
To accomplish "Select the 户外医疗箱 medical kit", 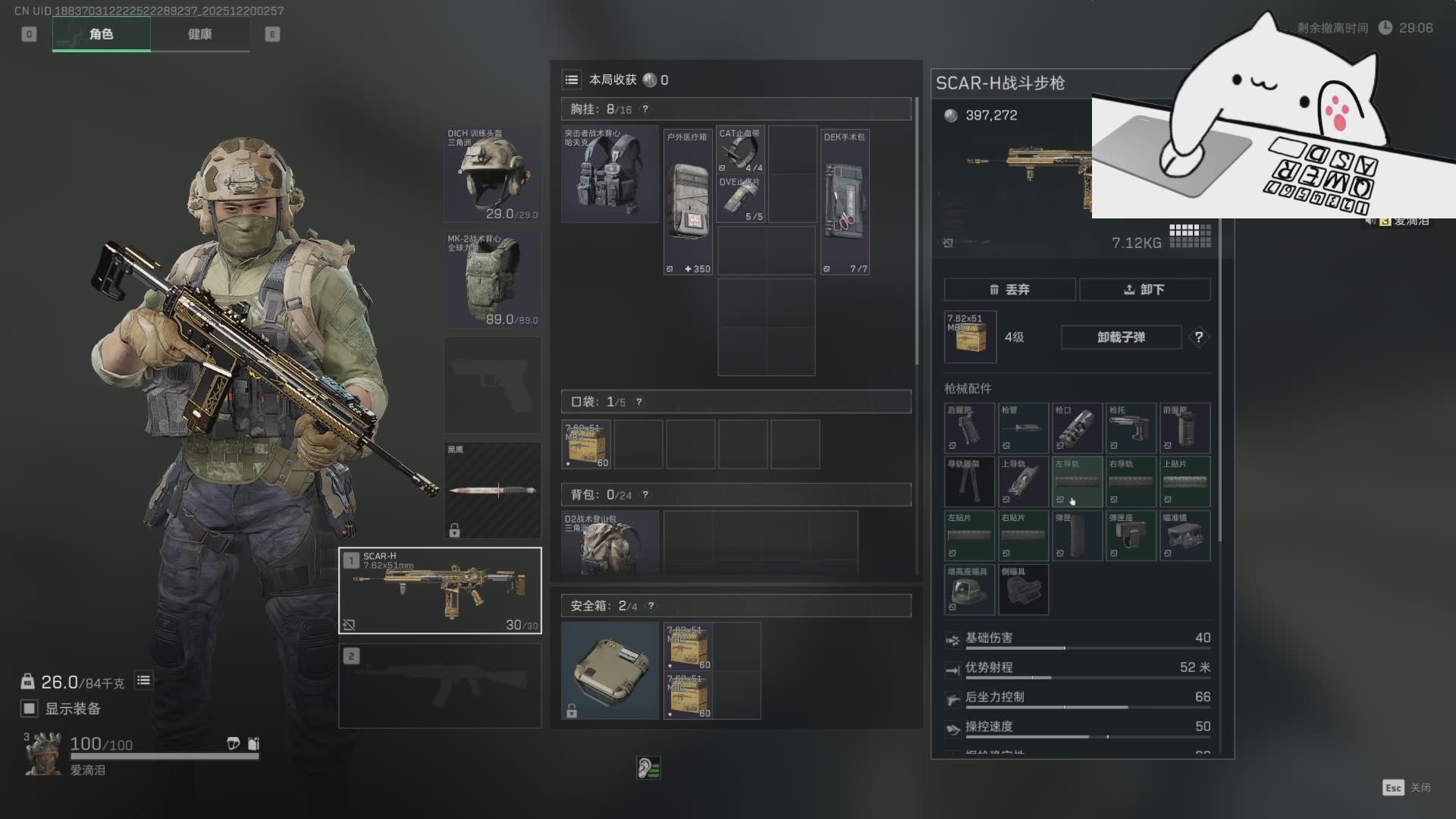I will [688, 202].
